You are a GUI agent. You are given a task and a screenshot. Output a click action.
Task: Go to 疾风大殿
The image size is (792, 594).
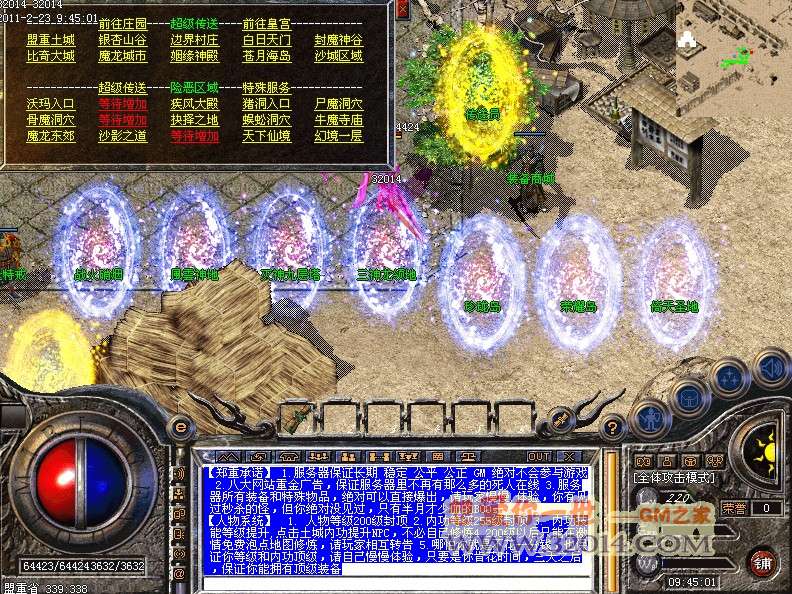tap(194, 104)
